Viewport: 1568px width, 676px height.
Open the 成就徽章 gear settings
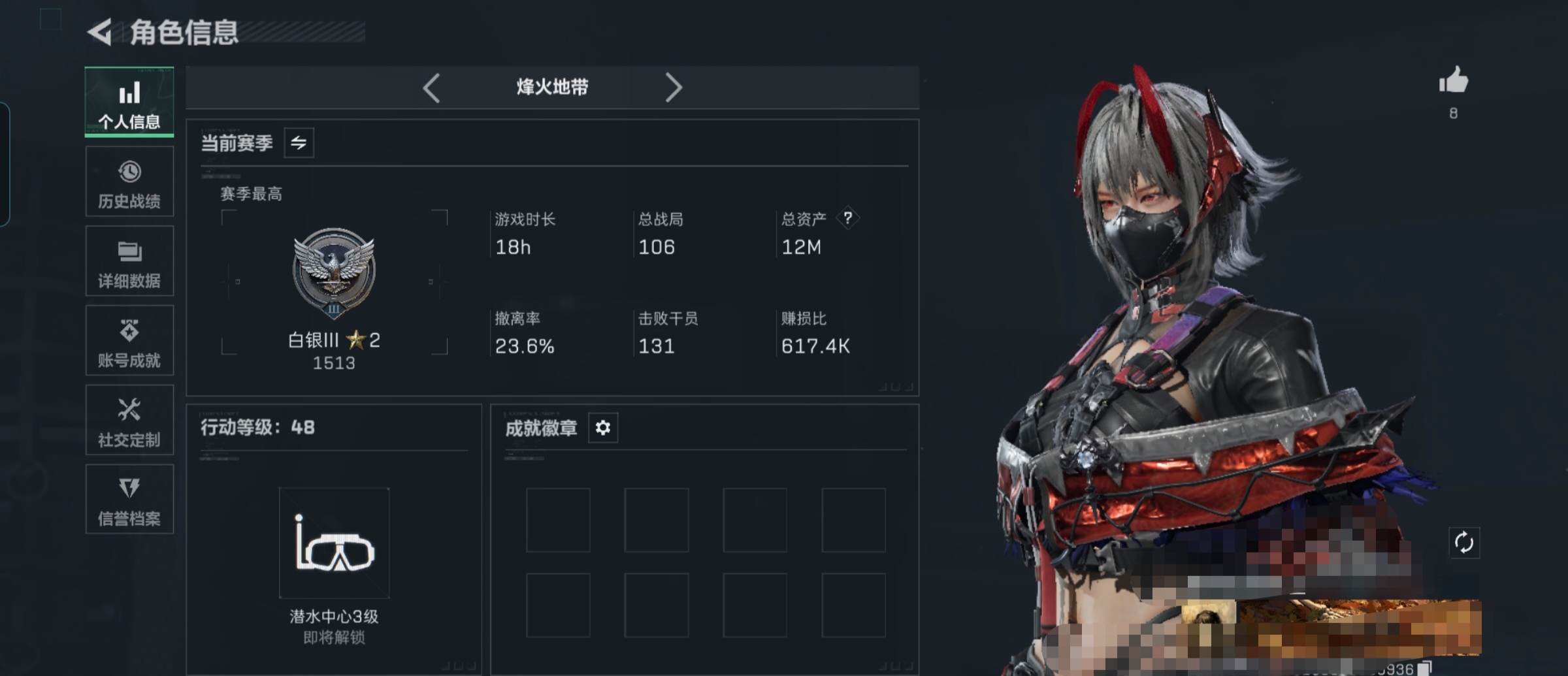pyautogui.click(x=602, y=428)
